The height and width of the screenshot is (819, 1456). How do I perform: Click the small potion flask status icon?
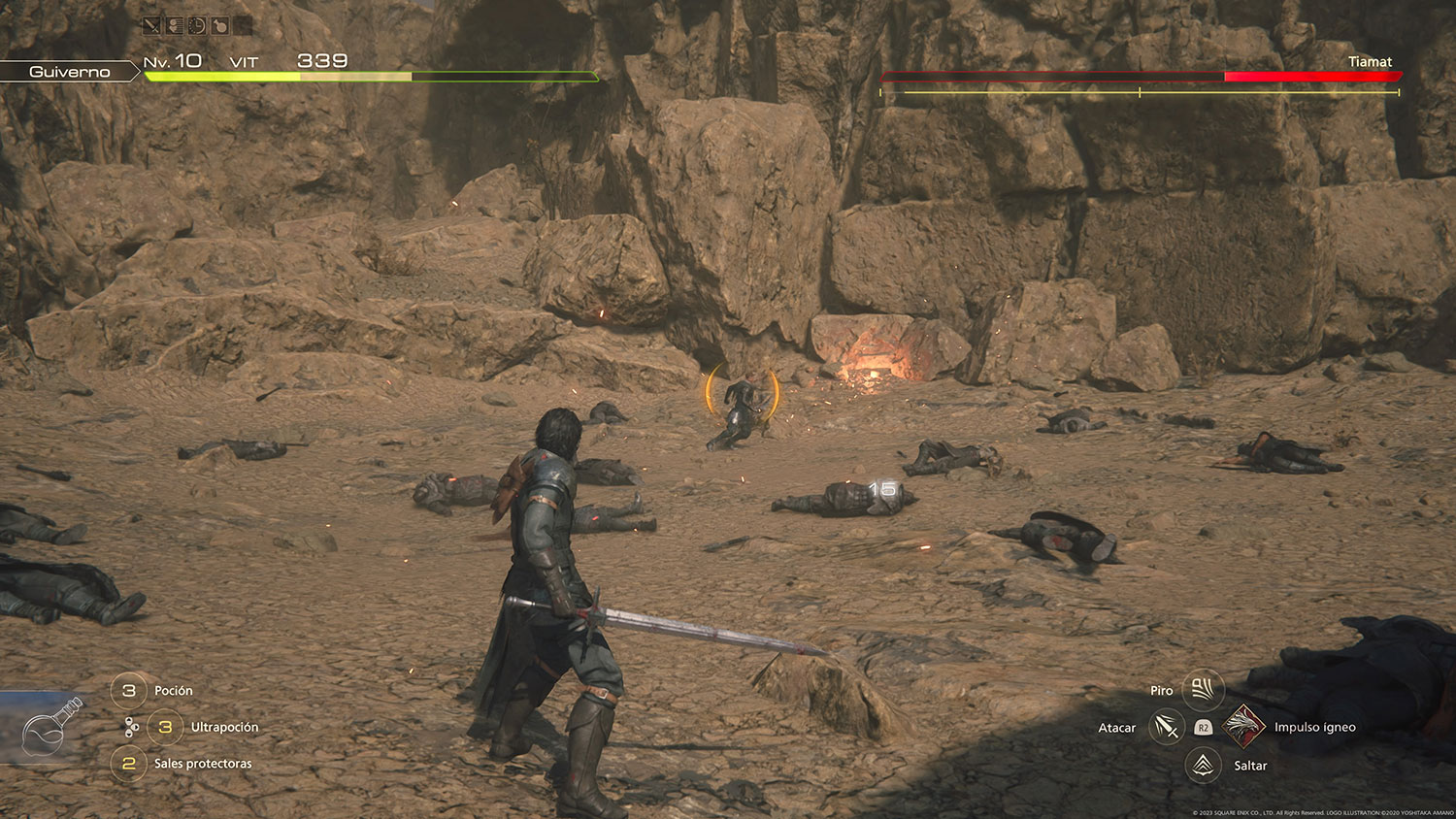click(x=220, y=26)
